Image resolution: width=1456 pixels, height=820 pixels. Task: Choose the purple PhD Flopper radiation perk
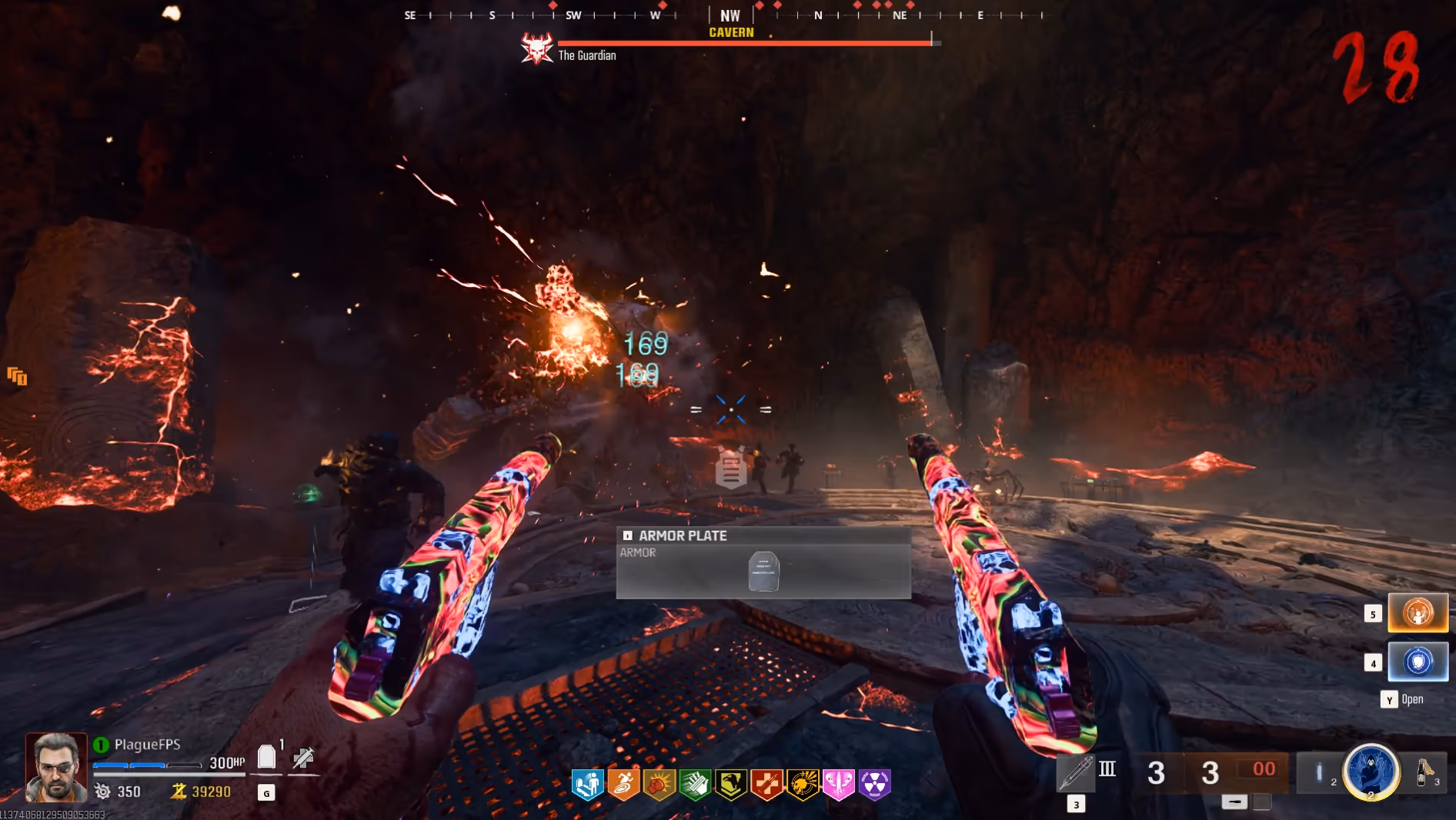(x=875, y=784)
